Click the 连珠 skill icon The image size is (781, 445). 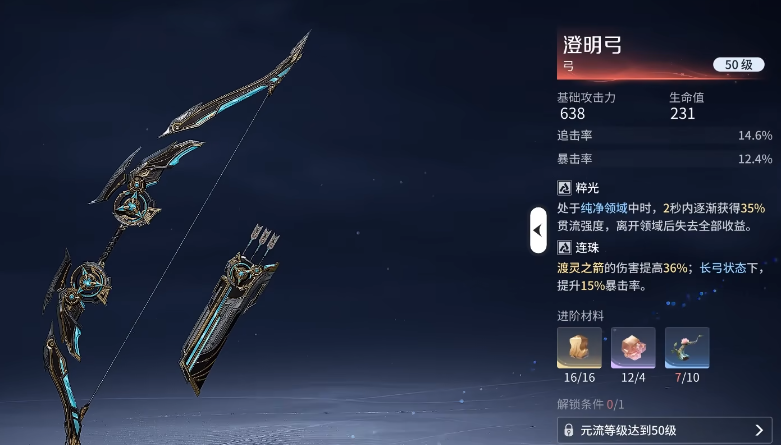click(x=565, y=247)
